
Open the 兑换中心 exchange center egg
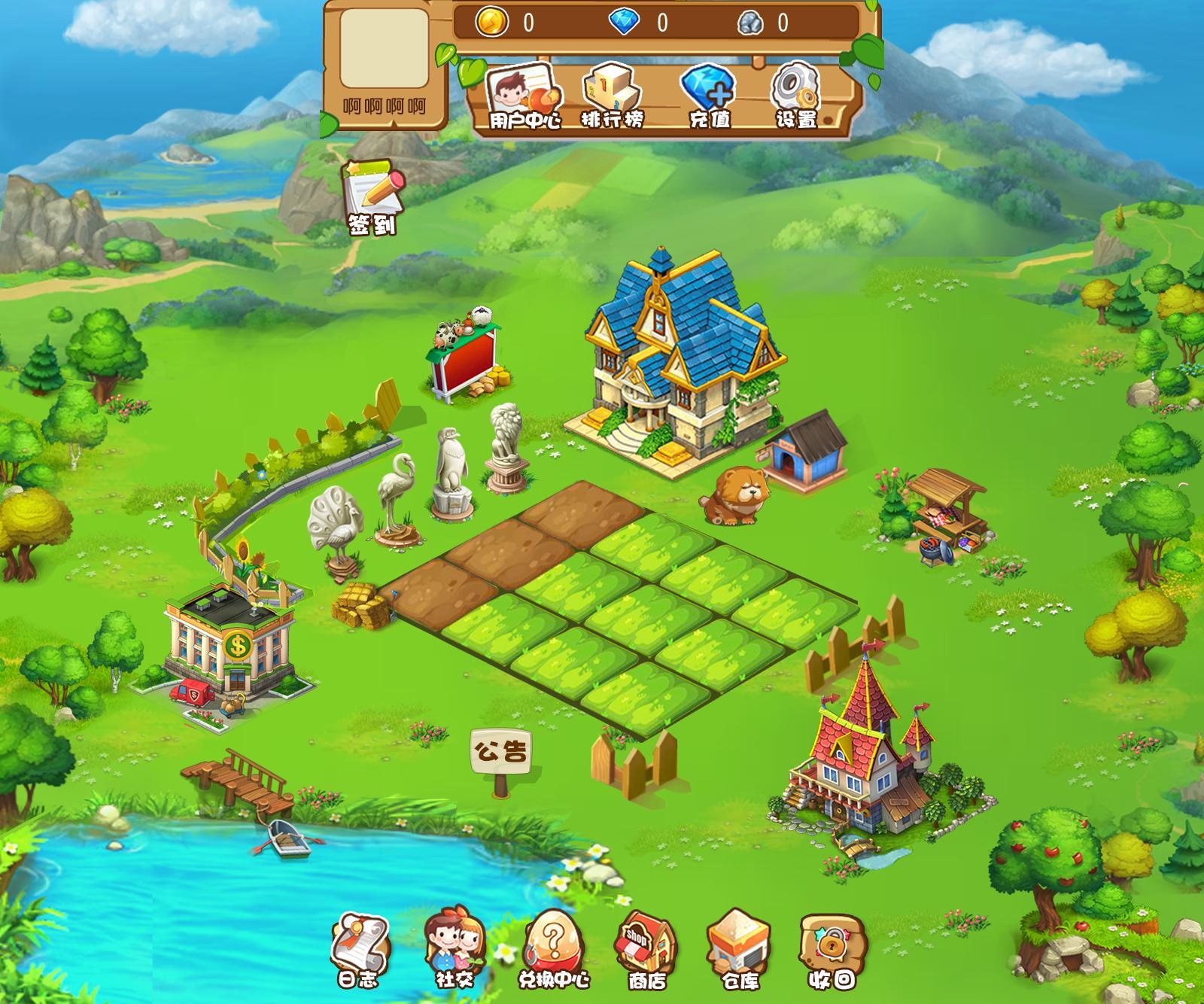coord(553,950)
